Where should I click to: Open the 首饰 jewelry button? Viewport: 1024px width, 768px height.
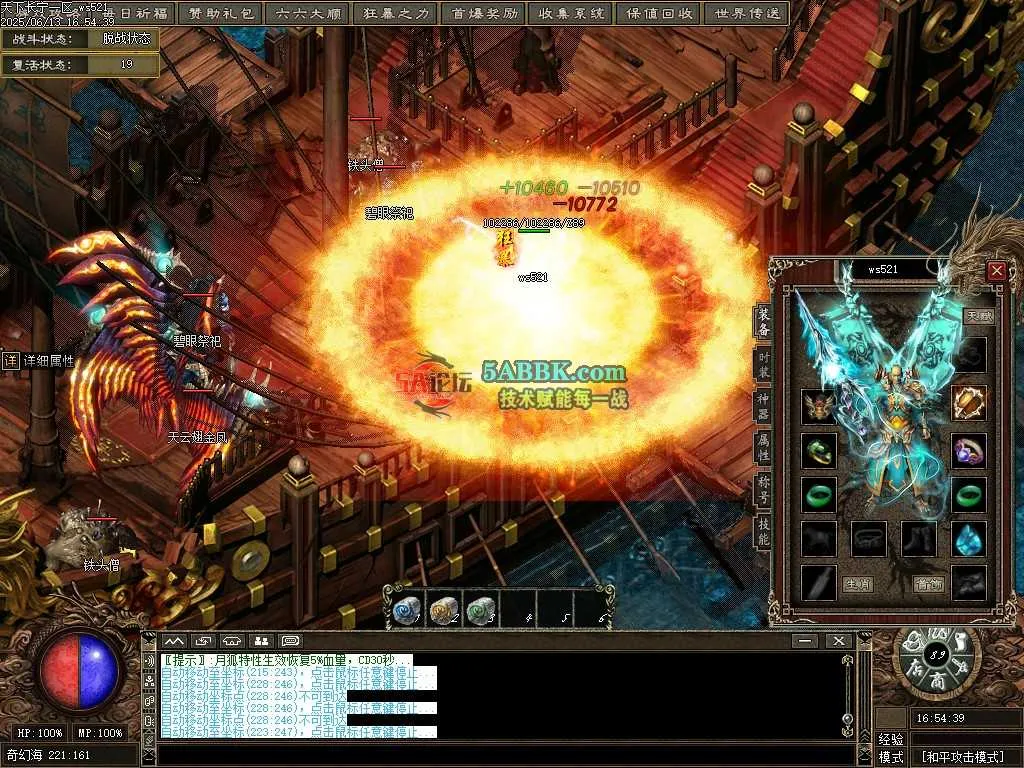929,584
